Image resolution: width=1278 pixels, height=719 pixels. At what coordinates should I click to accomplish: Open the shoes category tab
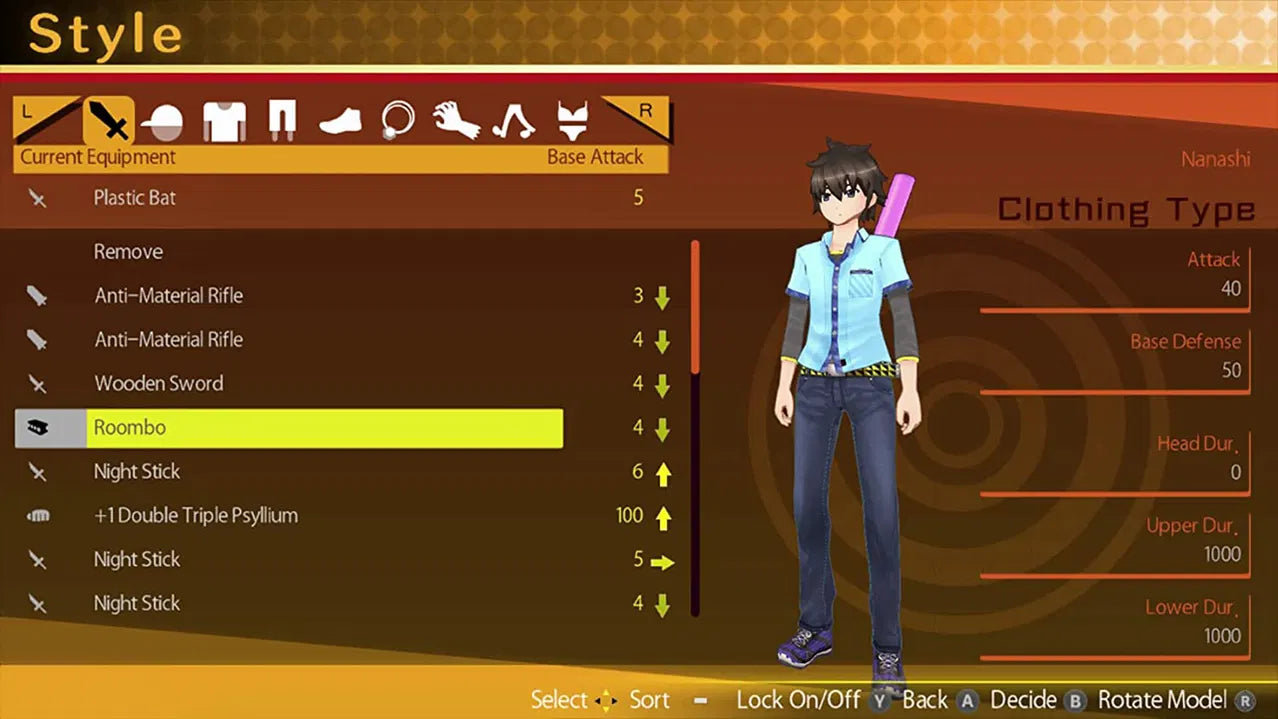pyautogui.click(x=339, y=123)
